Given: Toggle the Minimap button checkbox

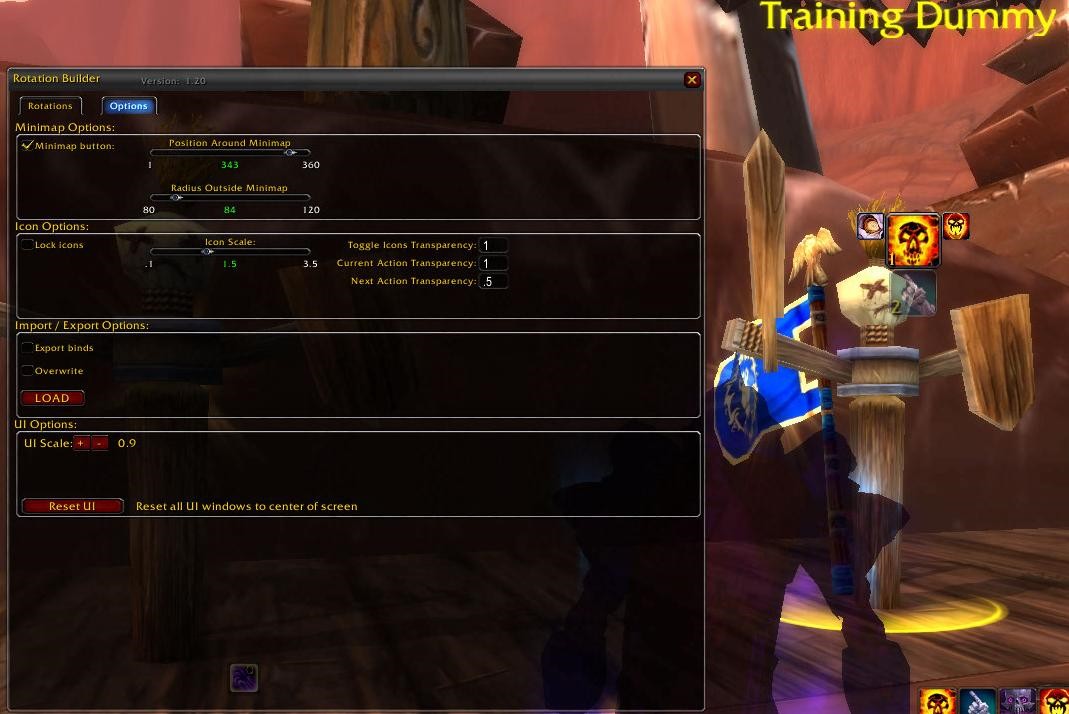Looking at the screenshot, I should 27,146.
